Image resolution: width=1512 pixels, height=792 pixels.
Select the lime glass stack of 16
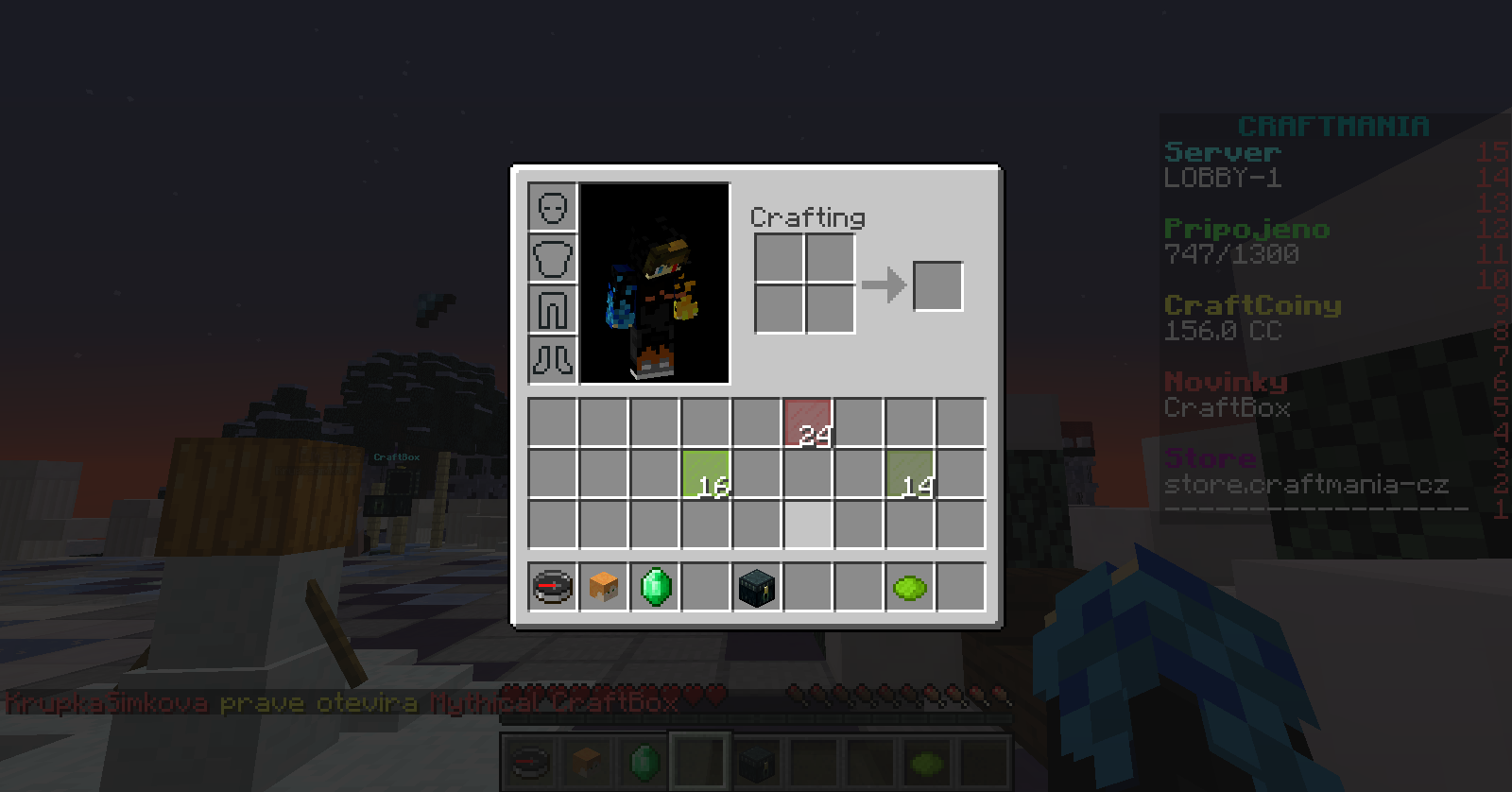706,473
